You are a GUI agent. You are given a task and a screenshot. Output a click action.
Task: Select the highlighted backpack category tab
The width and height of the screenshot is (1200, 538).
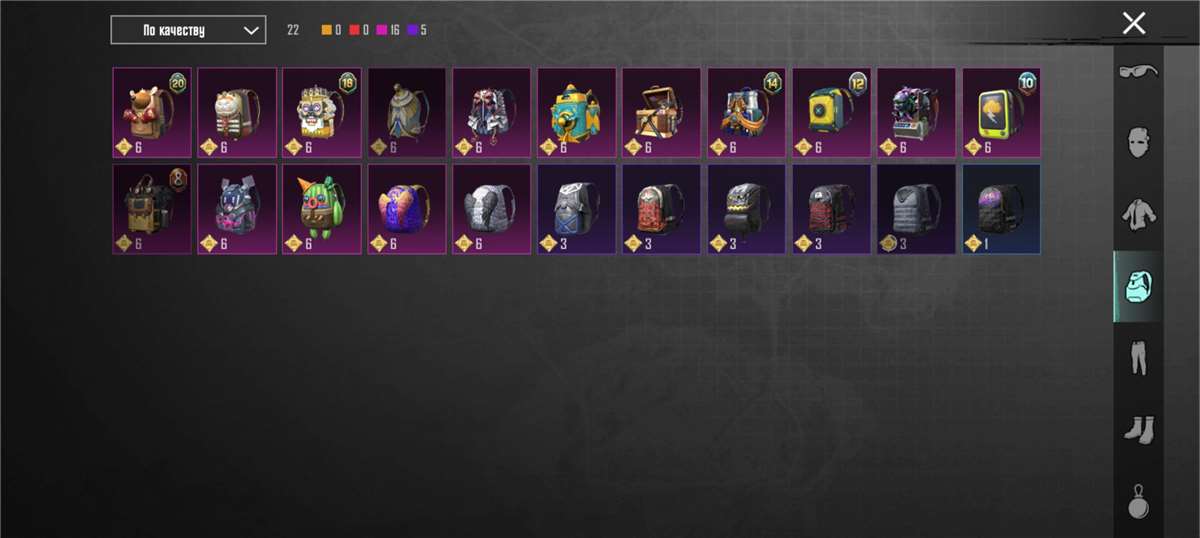coord(1138,285)
